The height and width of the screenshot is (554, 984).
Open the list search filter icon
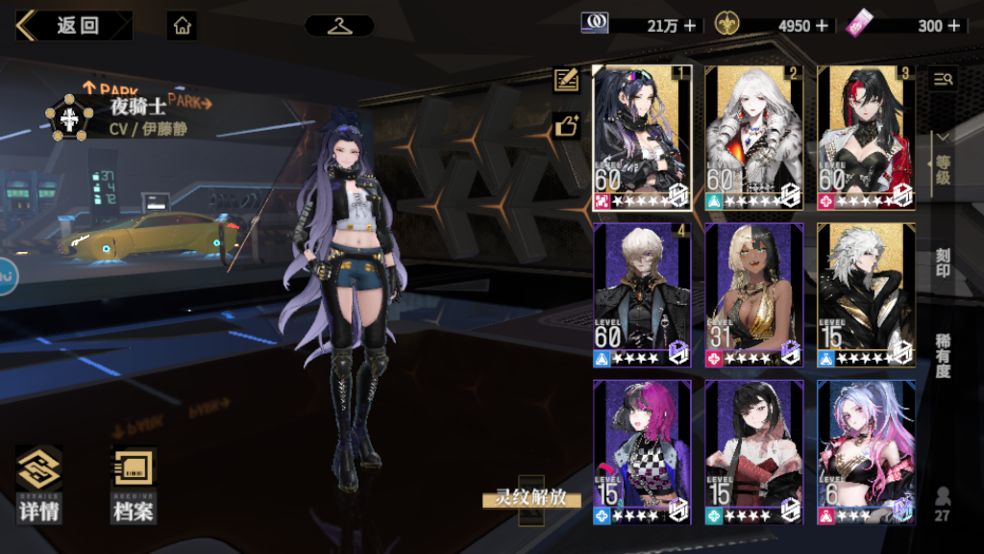pyautogui.click(x=942, y=80)
